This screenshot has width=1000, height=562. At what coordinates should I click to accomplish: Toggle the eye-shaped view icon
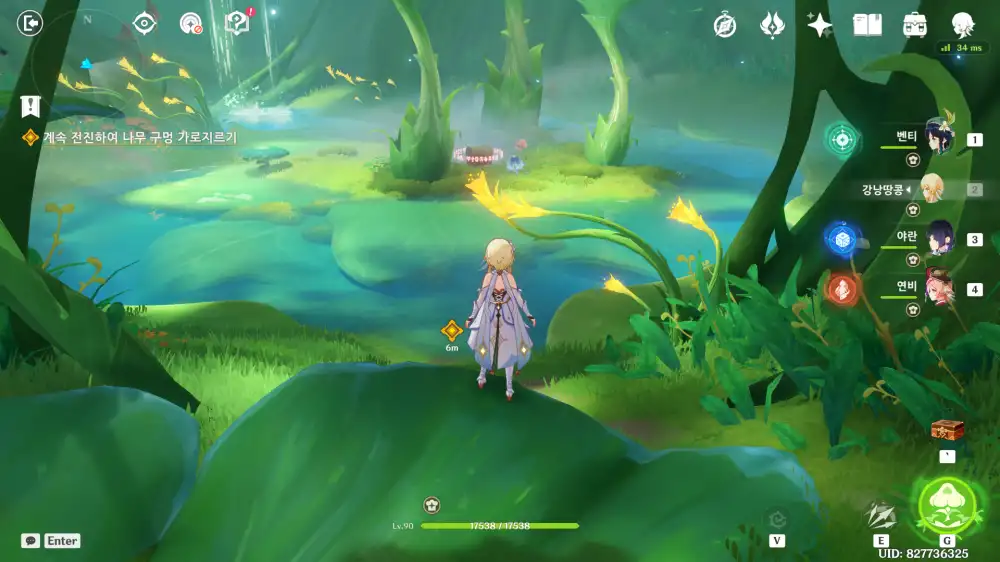145,24
